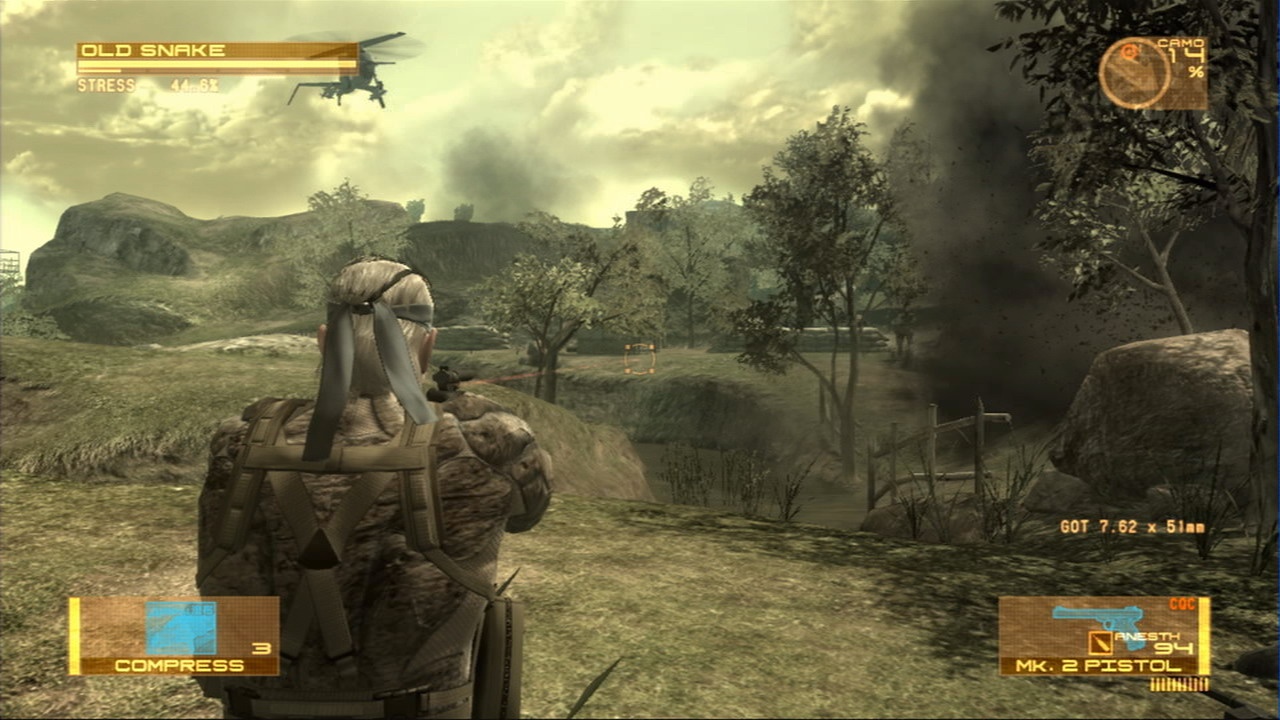This screenshot has width=1280, height=720.
Task: Toggle the OLD SNAKE nameplate
Action: click(x=150, y=49)
